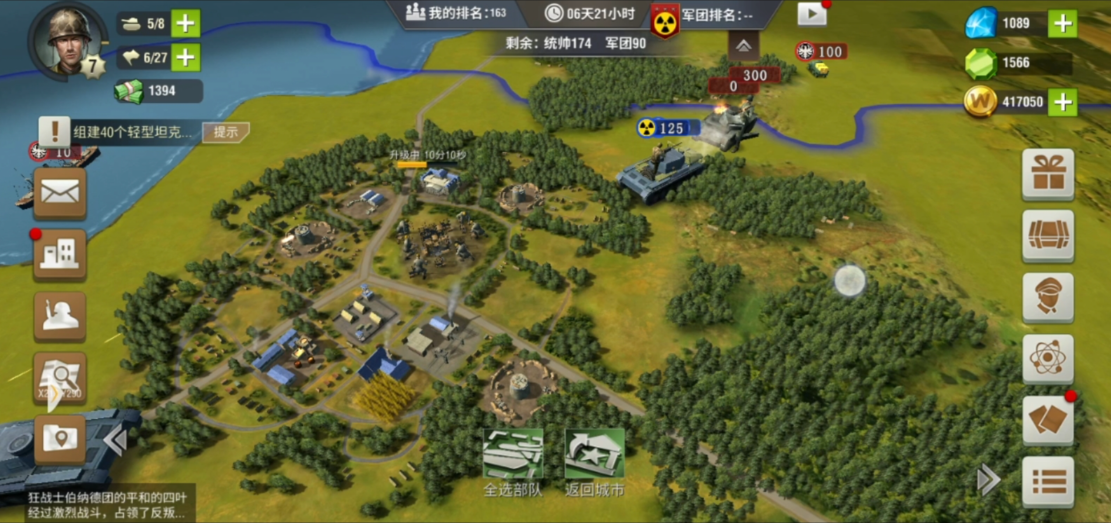The image size is (1111, 523).
Task: Buy more blue diamonds with plus button
Action: [1062, 23]
